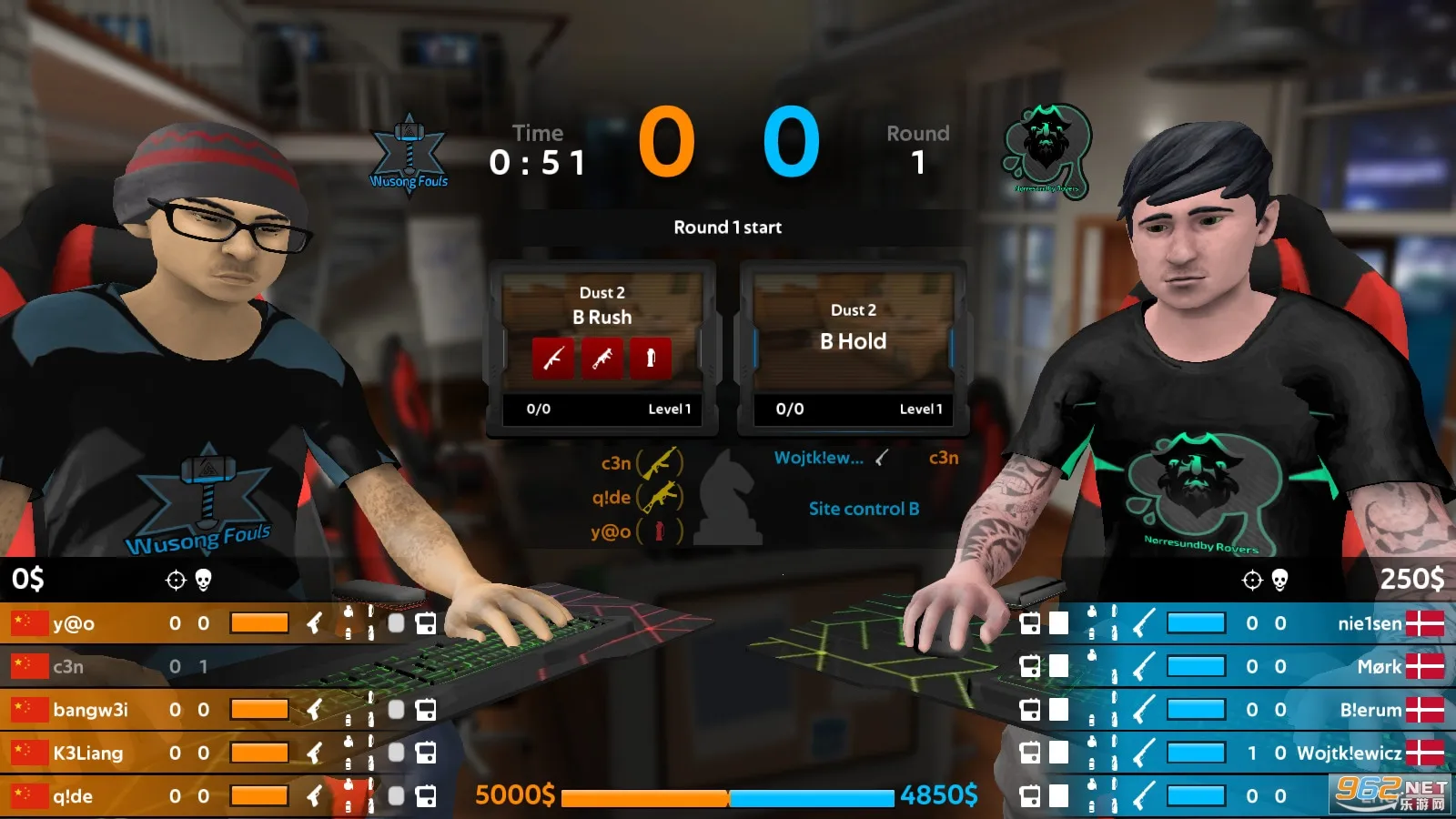Toggle the armor square in q!de's row

tap(394, 795)
